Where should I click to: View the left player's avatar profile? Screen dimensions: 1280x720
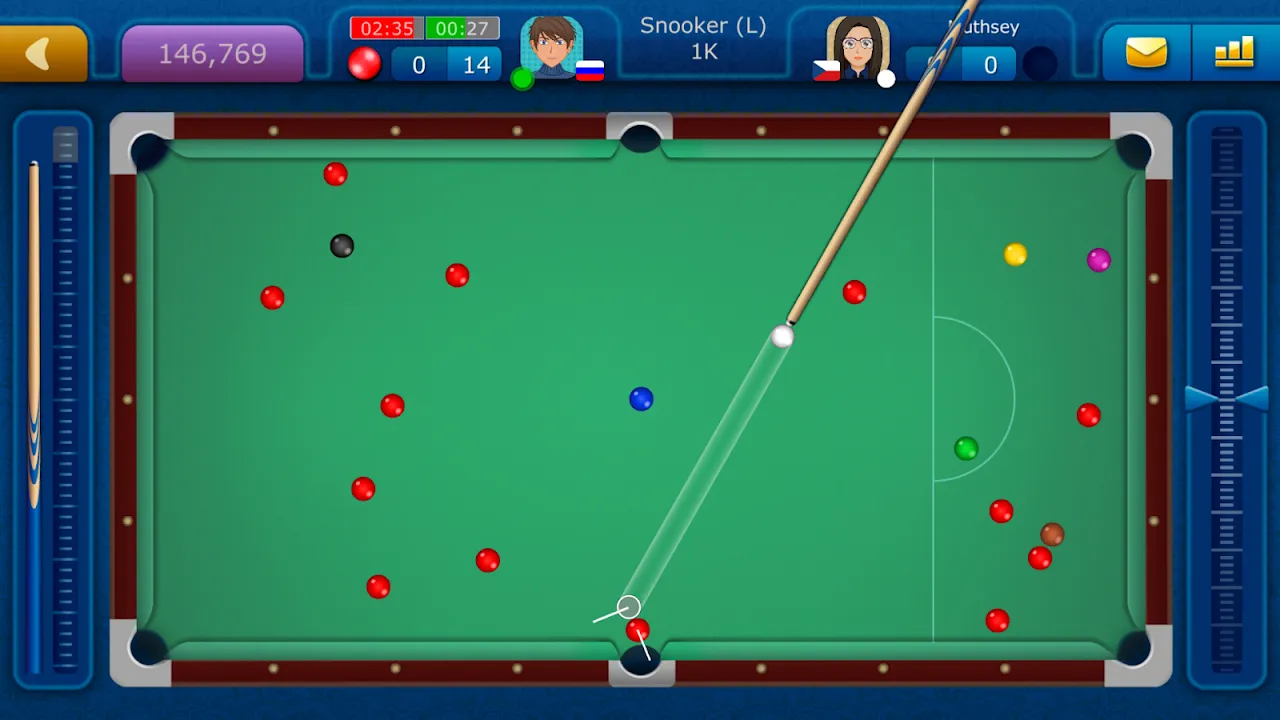click(551, 46)
